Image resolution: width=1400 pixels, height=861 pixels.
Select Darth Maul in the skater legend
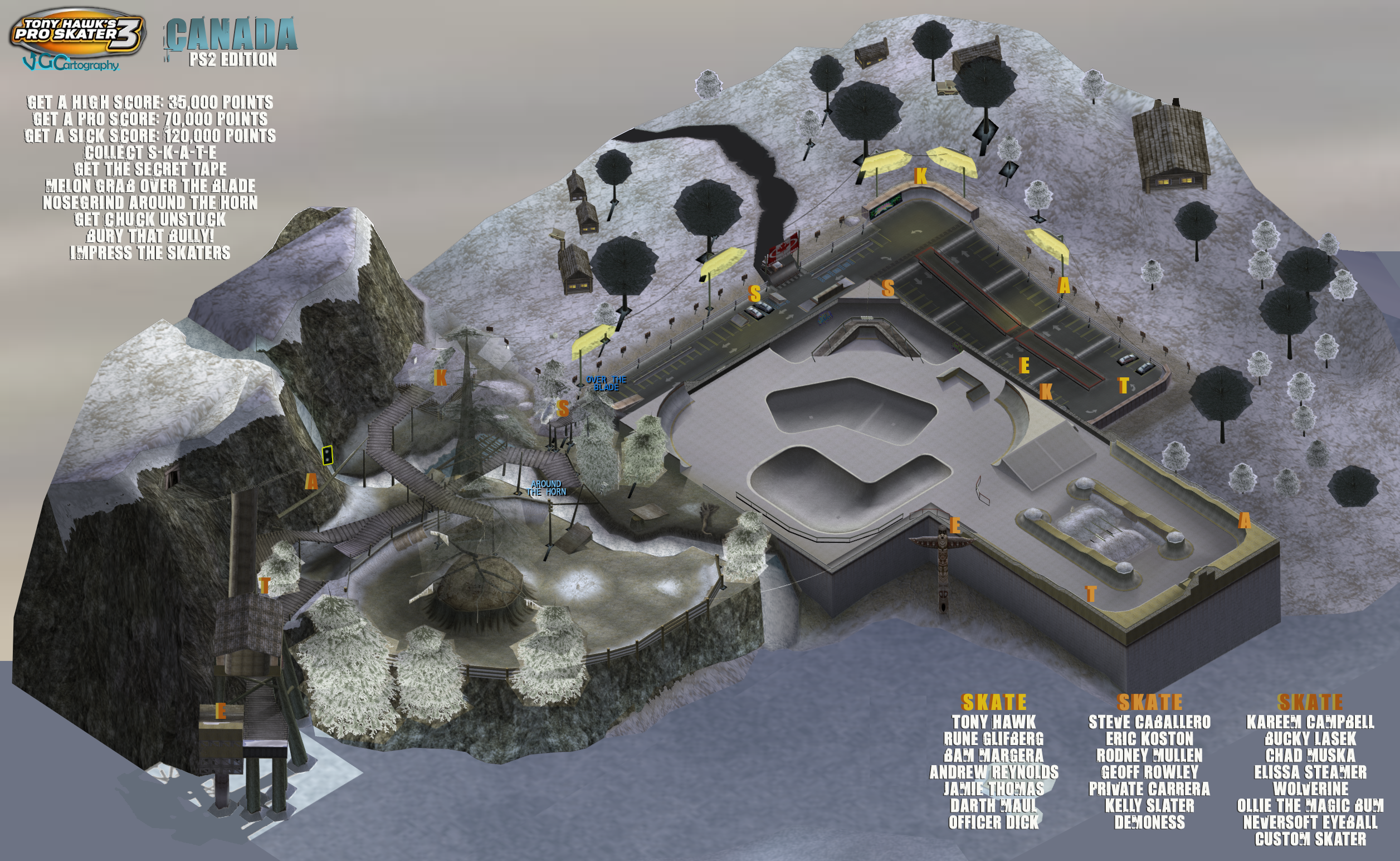click(x=994, y=806)
